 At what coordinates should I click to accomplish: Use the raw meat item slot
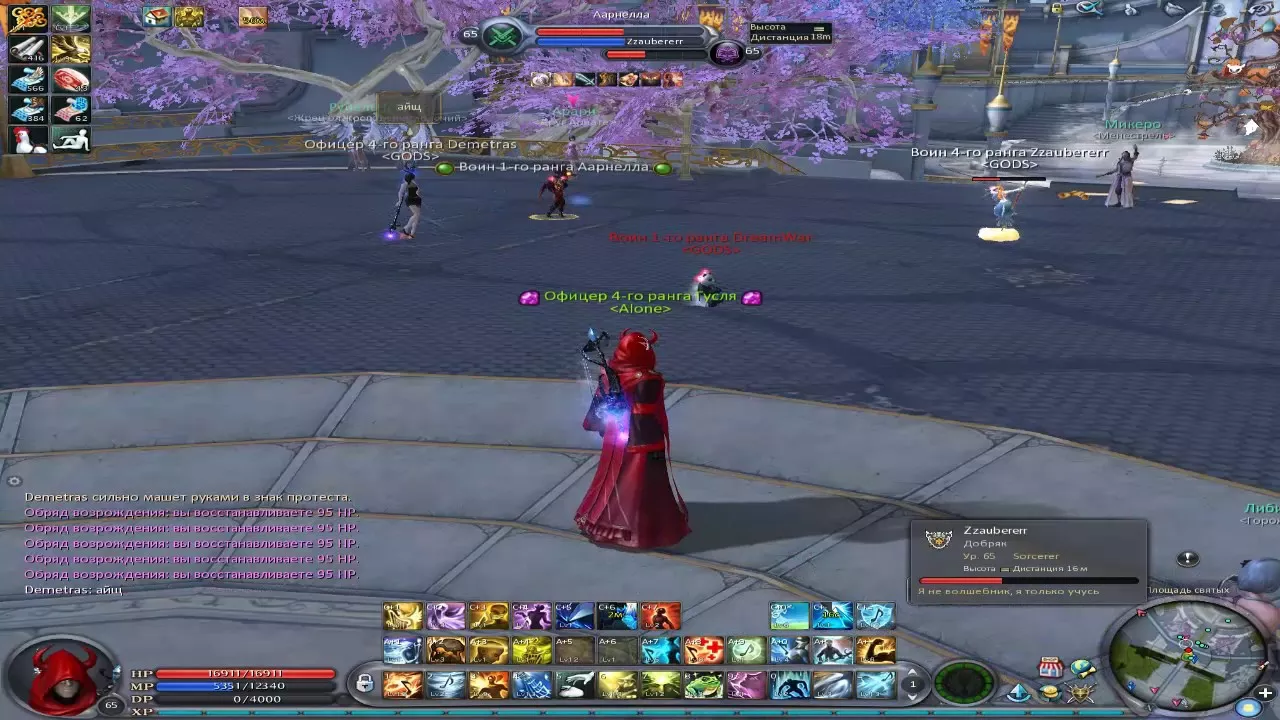pos(70,80)
